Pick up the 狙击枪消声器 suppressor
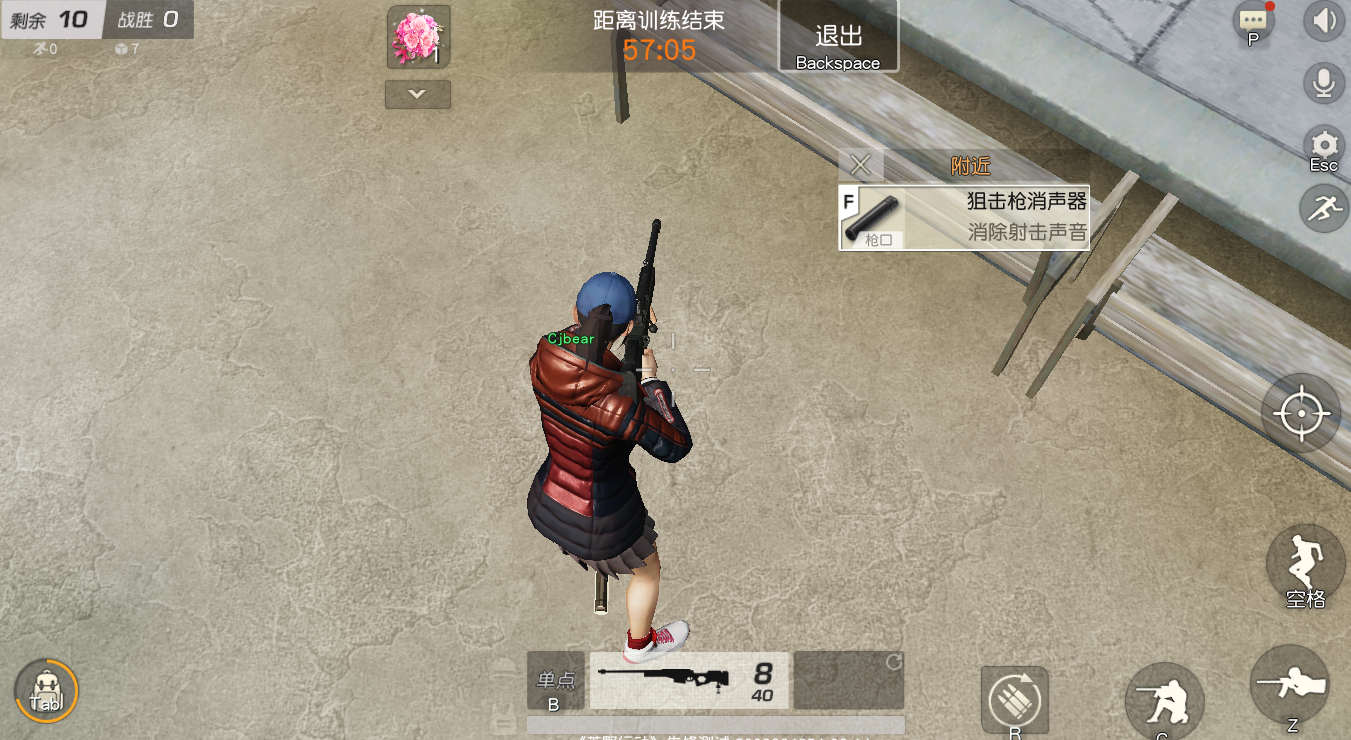 963,215
